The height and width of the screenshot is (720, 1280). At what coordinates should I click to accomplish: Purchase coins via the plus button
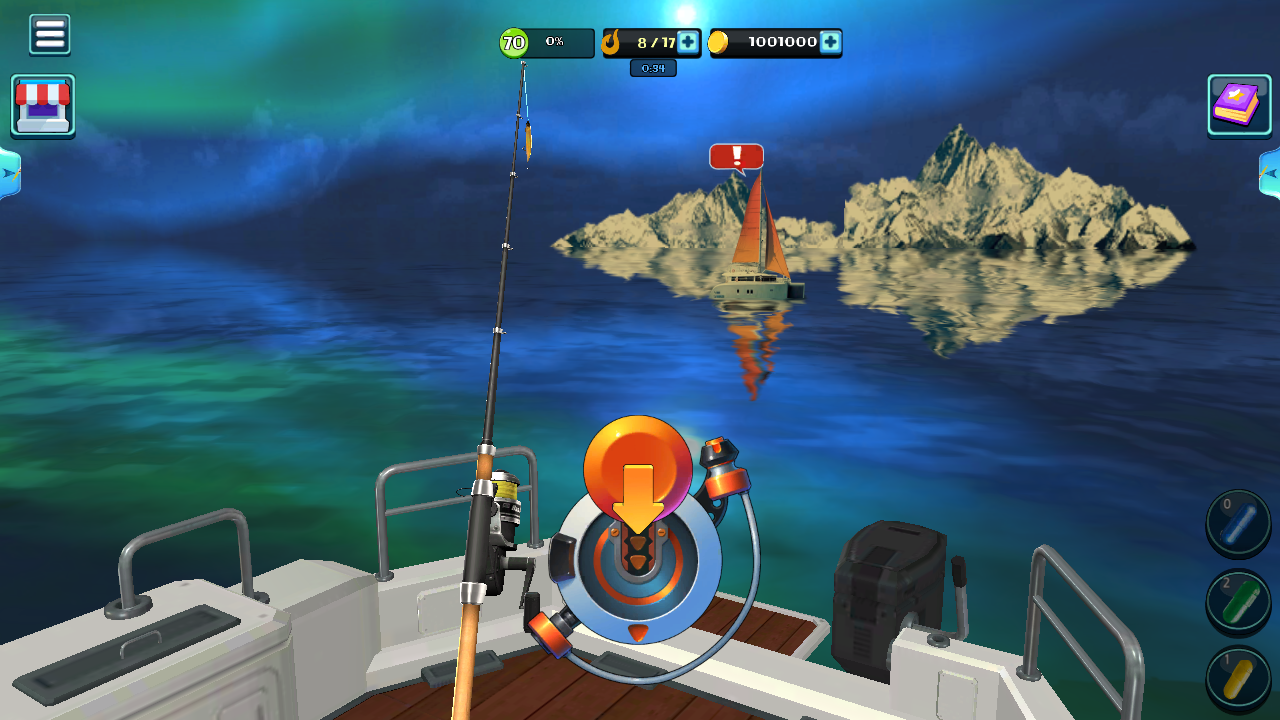[x=831, y=43]
